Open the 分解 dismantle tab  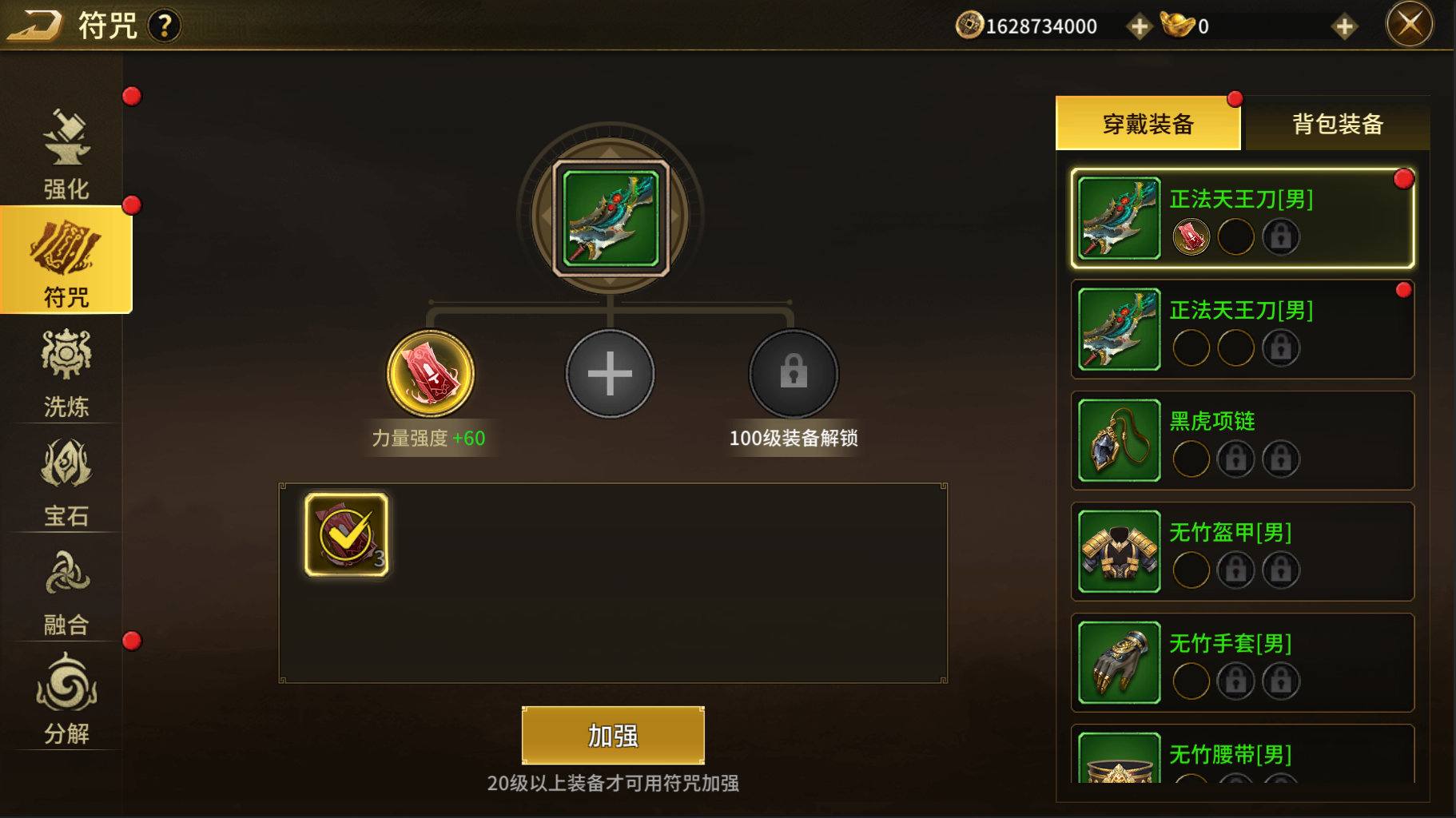click(66, 699)
